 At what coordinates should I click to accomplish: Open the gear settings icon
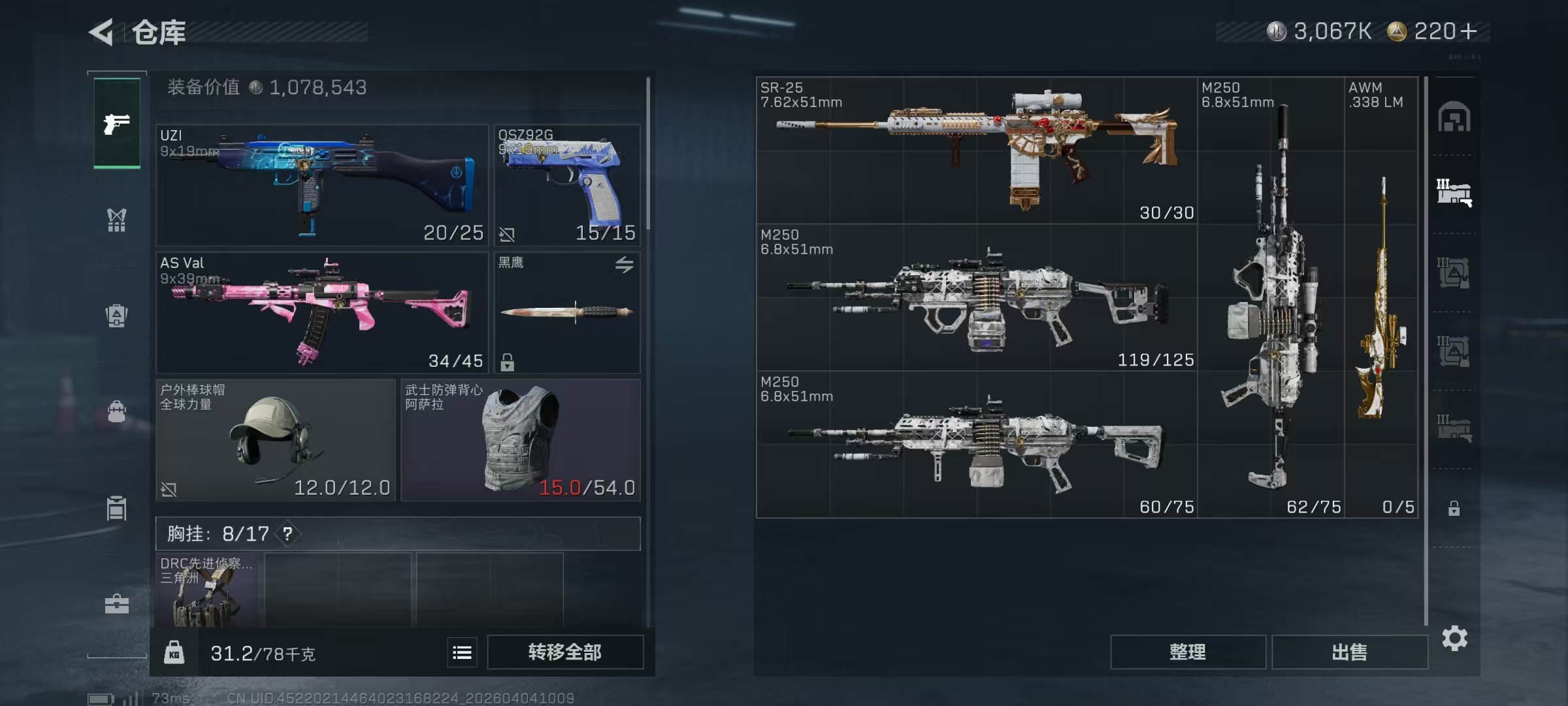coord(1454,638)
